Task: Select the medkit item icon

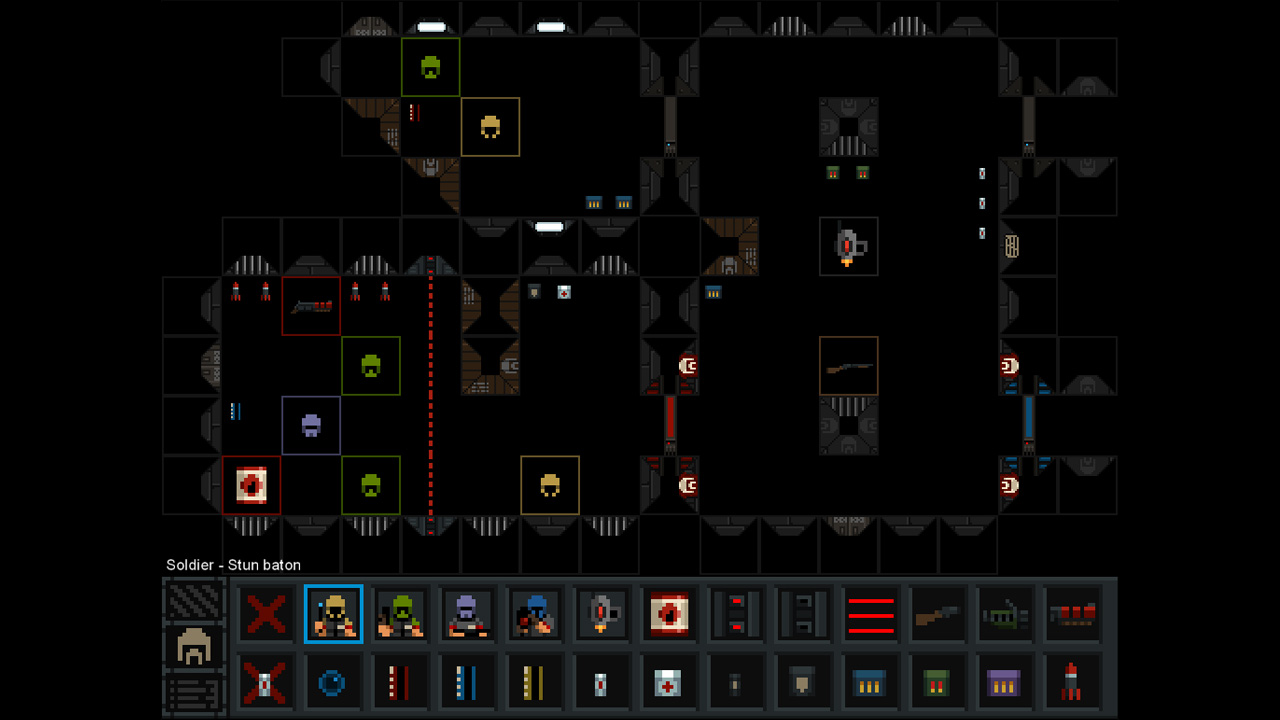Action: tap(668, 682)
